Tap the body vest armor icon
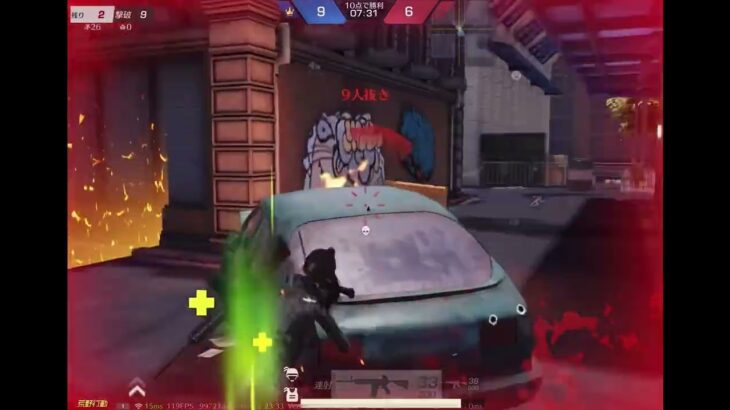 tap(291, 394)
